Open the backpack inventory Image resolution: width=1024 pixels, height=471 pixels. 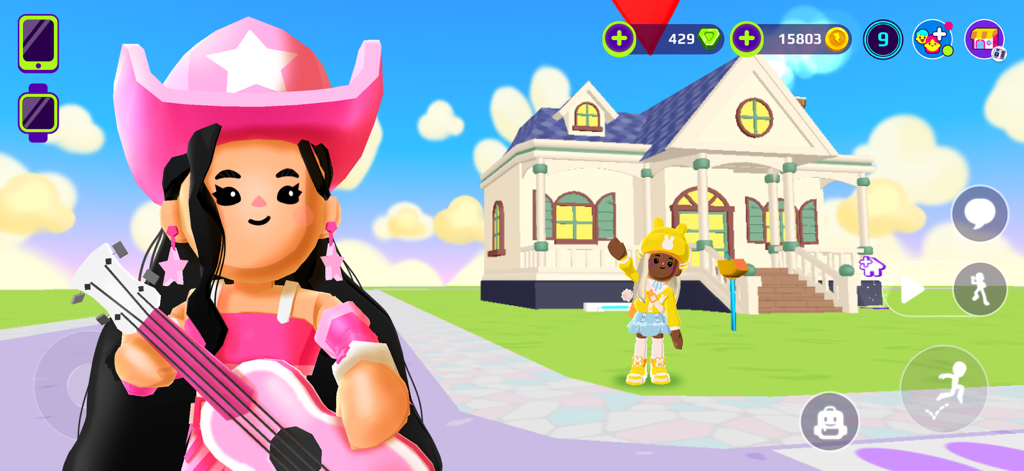coord(829,421)
